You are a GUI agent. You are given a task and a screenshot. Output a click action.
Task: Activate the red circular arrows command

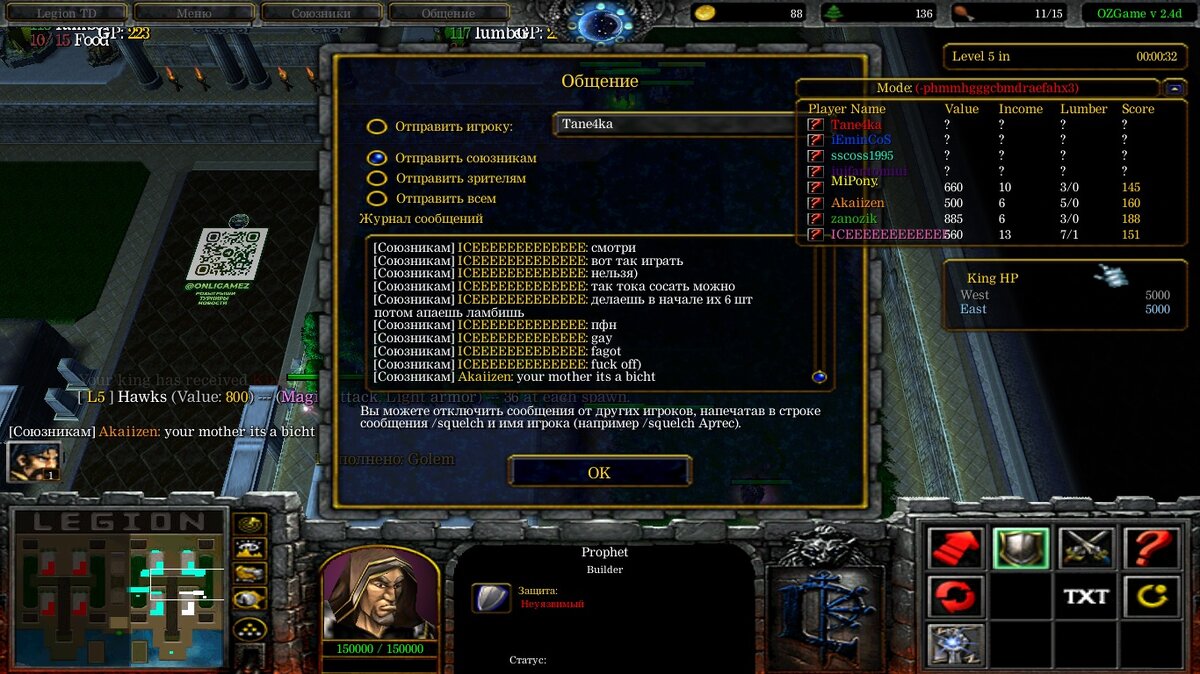tap(955, 596)
